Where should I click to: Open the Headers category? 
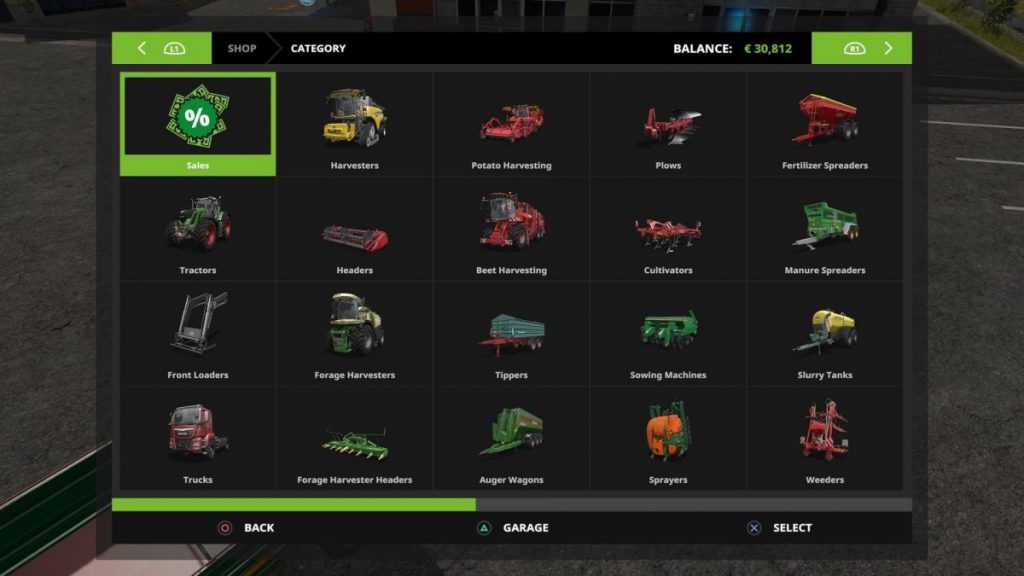(354, 229)
